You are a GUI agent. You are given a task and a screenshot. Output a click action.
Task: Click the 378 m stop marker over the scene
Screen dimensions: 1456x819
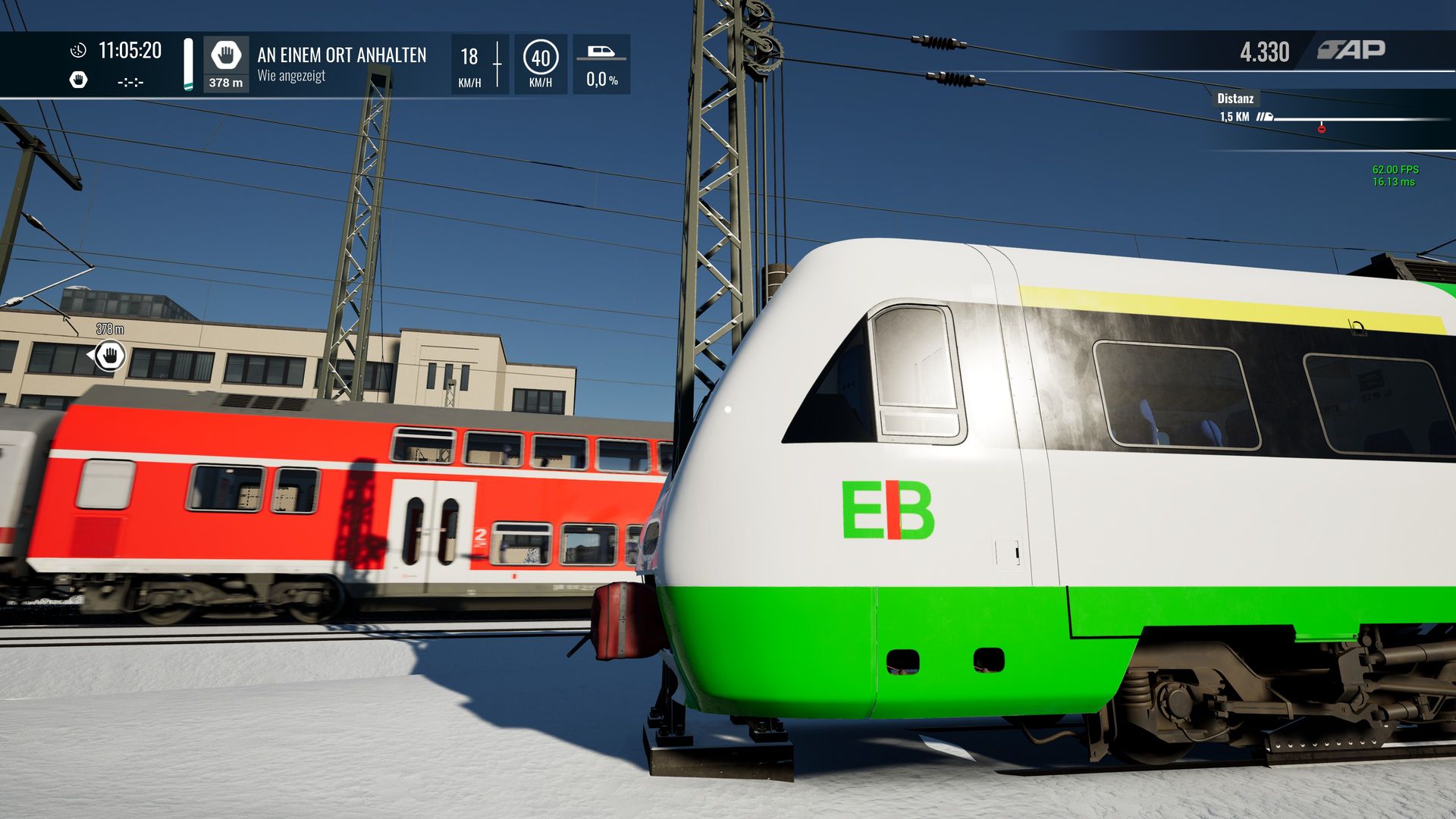pos(111,355)
